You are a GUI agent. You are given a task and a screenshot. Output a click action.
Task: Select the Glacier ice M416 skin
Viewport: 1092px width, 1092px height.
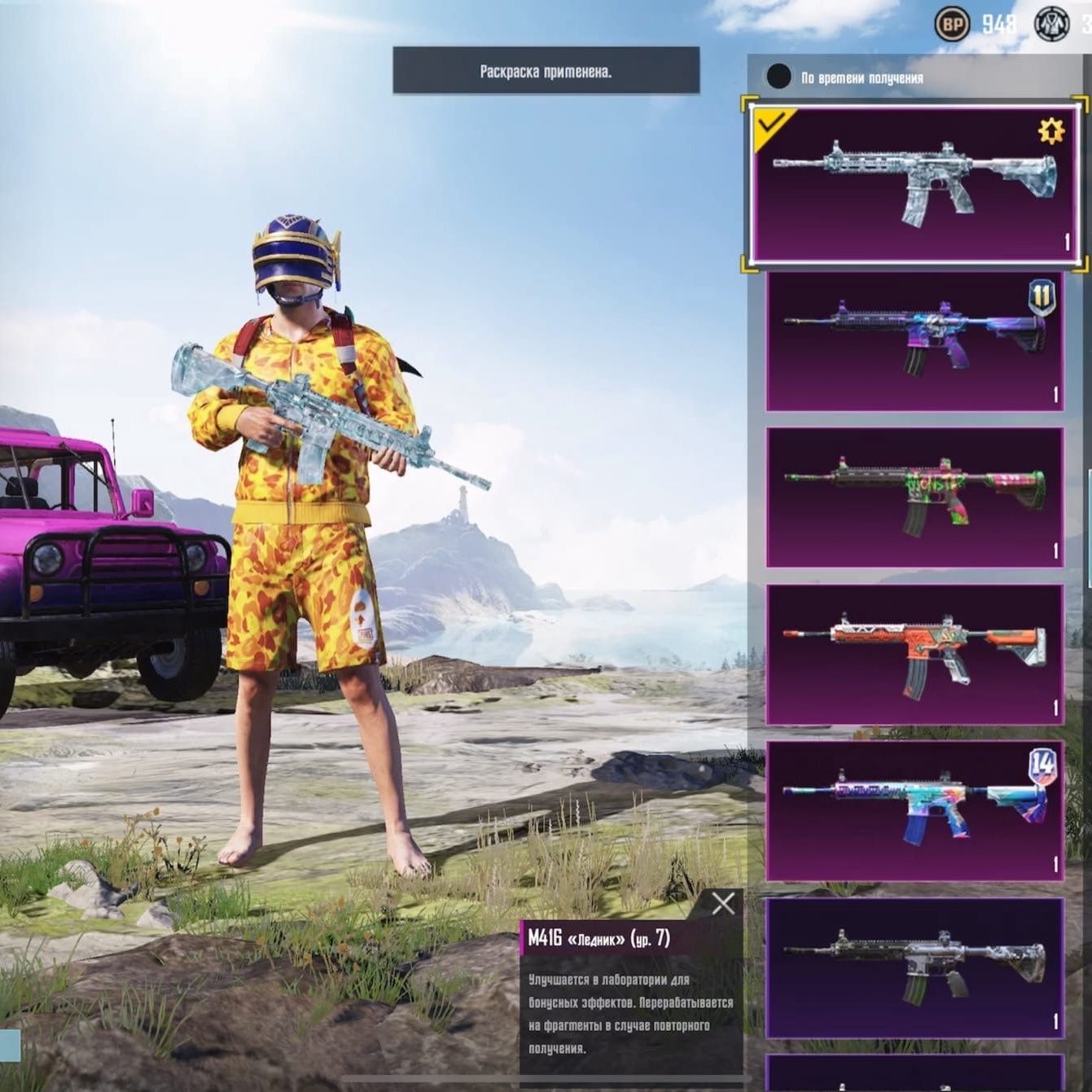pos(914,185)
